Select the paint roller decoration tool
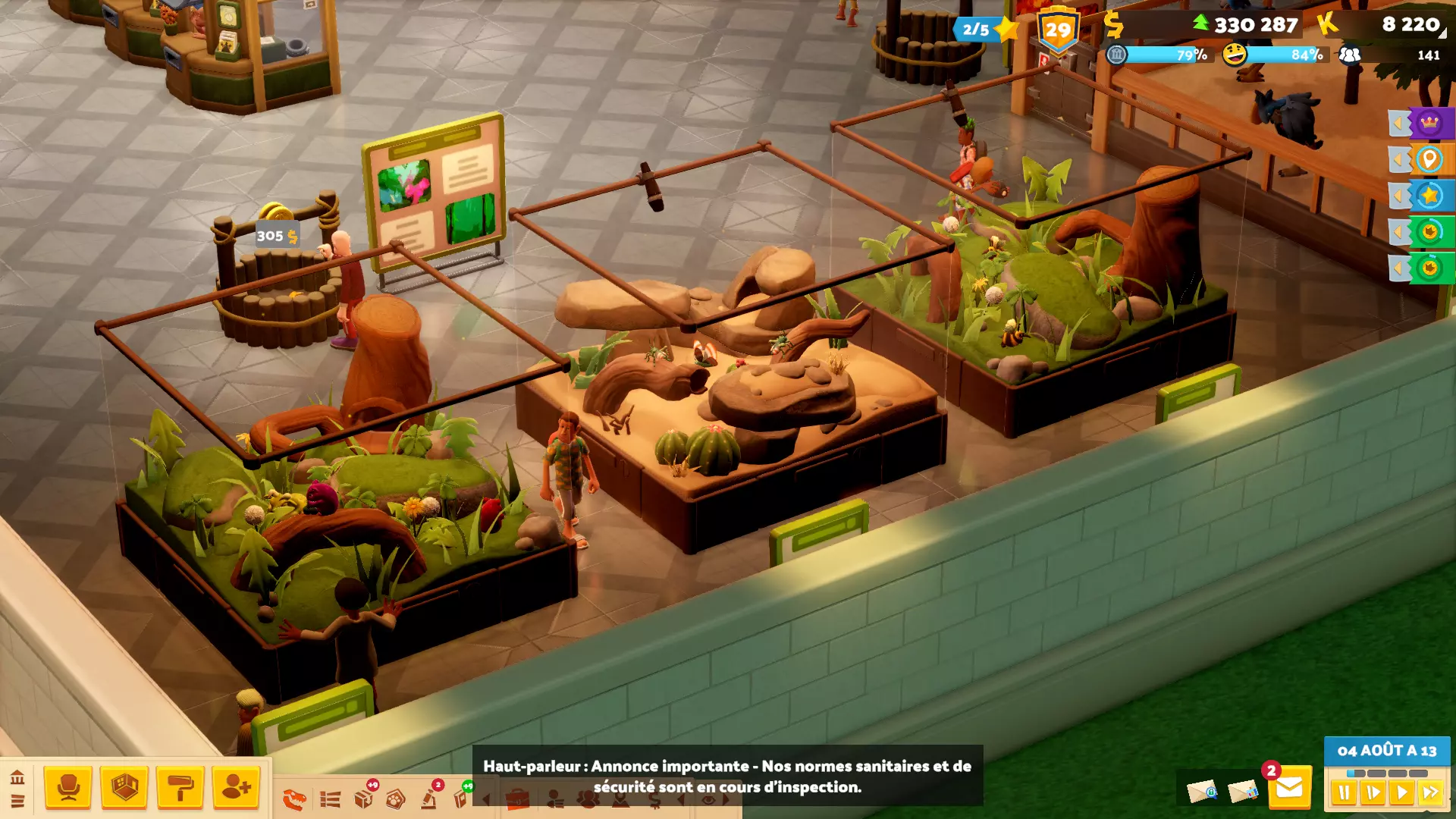 point(180,788)
